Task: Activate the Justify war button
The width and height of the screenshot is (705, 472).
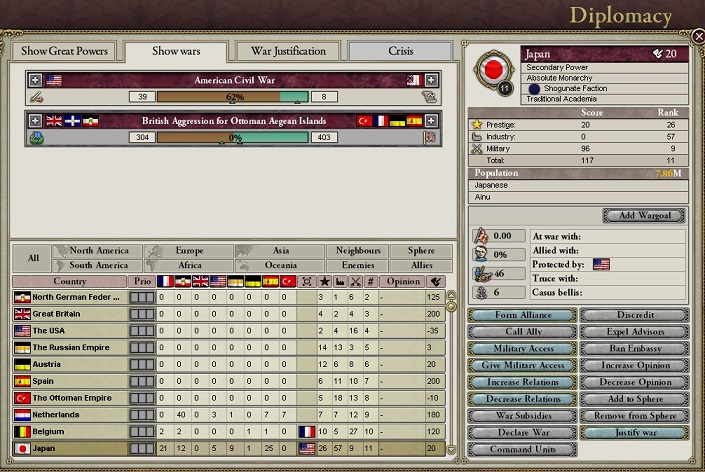Action: pyautogui.click(x=634, y=433)
